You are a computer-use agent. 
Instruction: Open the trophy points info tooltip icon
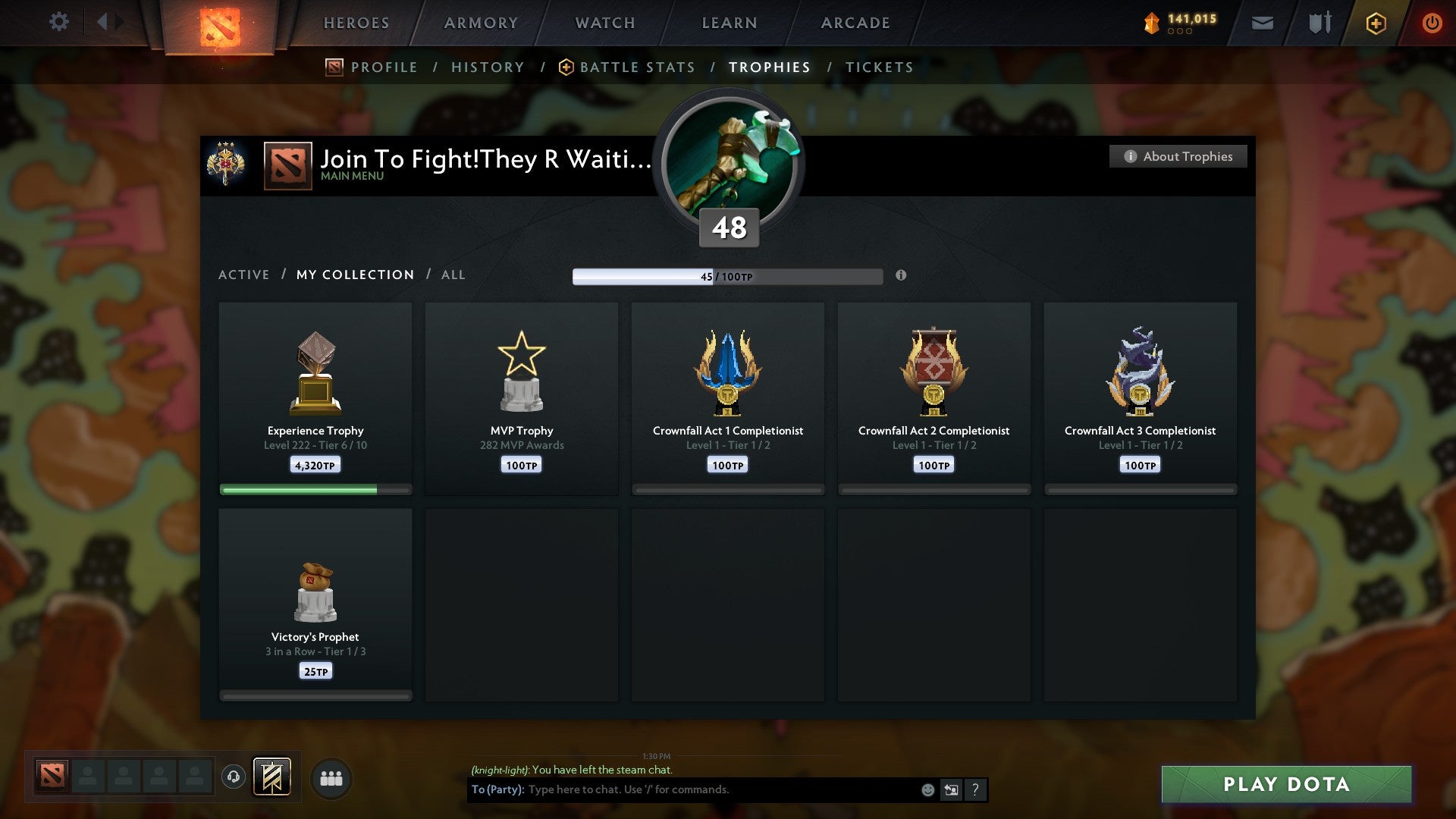pos(901,276)
